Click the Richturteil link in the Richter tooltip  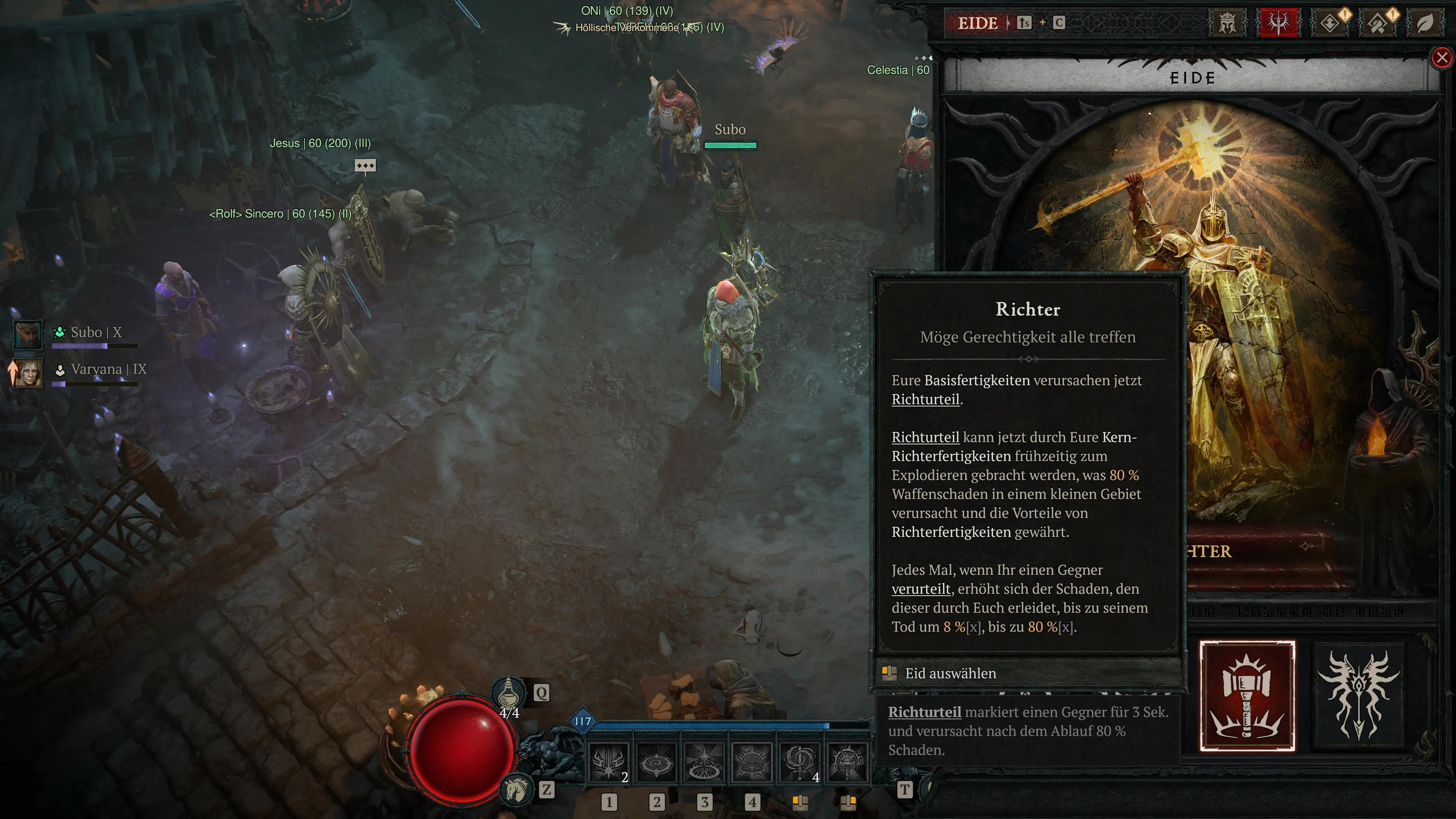[x=925, y=400]
